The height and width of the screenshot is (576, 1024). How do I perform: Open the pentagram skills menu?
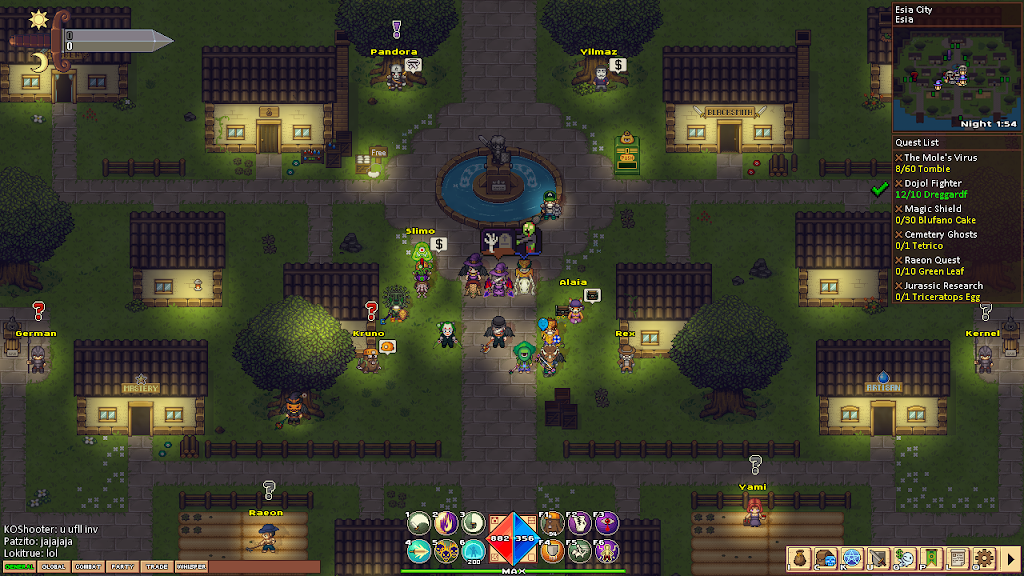click(852, 557)
